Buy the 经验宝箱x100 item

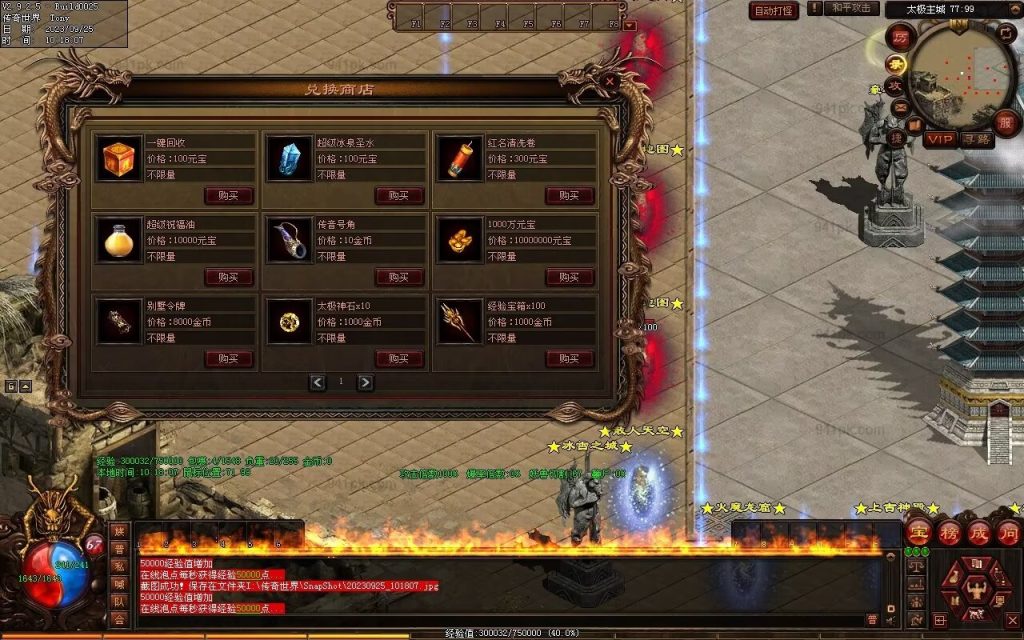coord(570,359)
